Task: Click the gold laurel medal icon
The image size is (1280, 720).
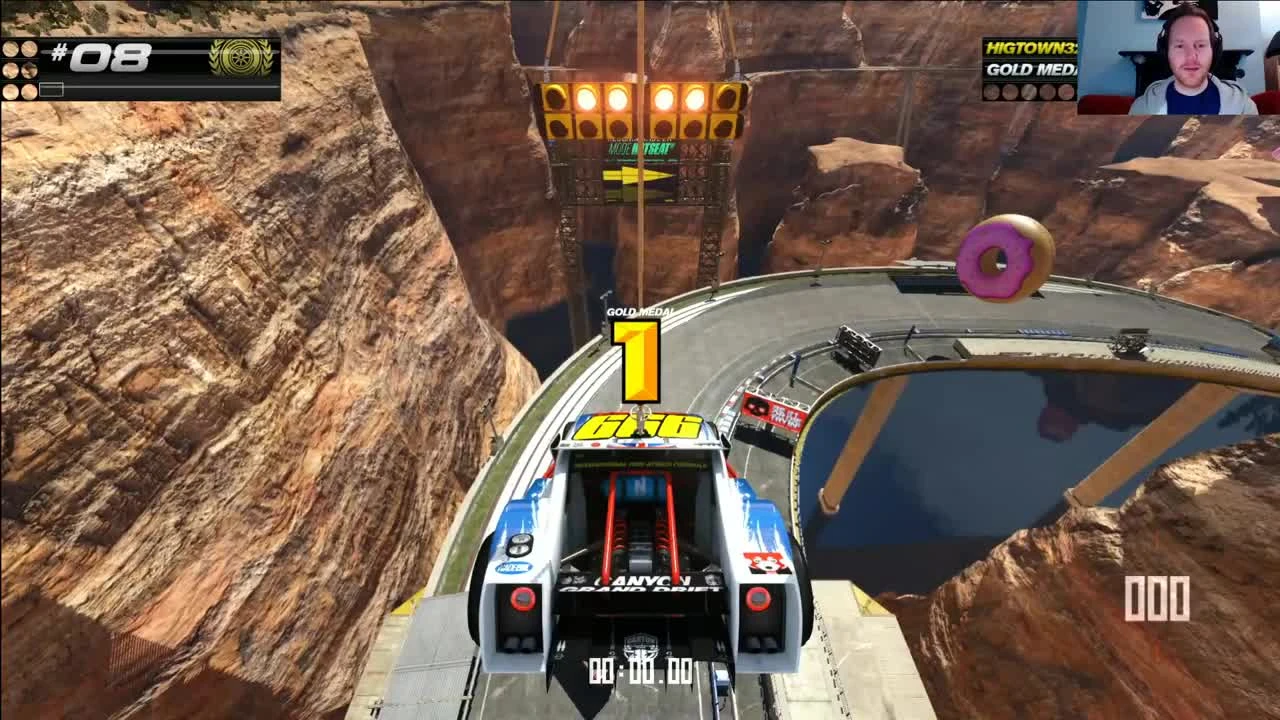Action: click(x=241, y=59)
